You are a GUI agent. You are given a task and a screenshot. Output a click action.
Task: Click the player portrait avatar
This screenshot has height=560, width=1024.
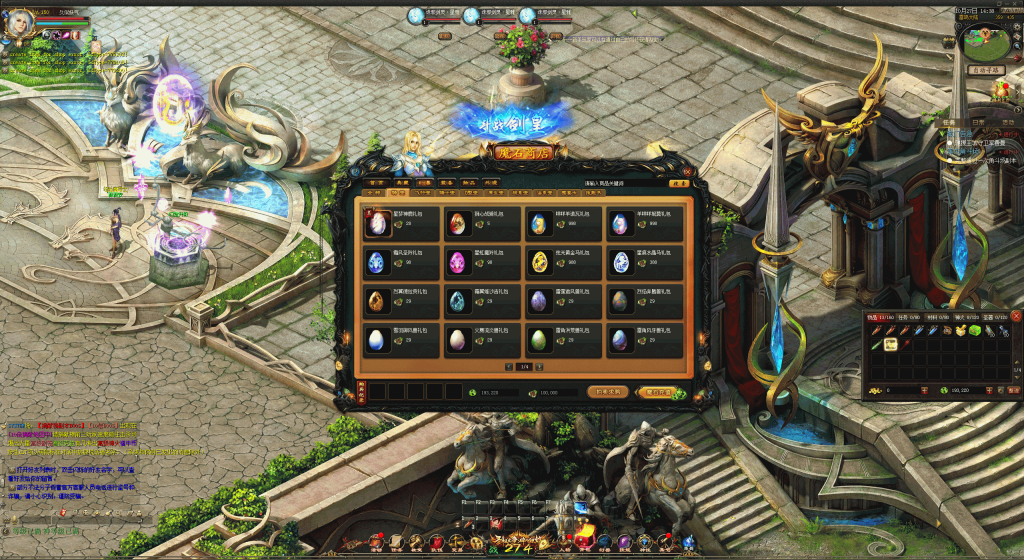point(19,22)
